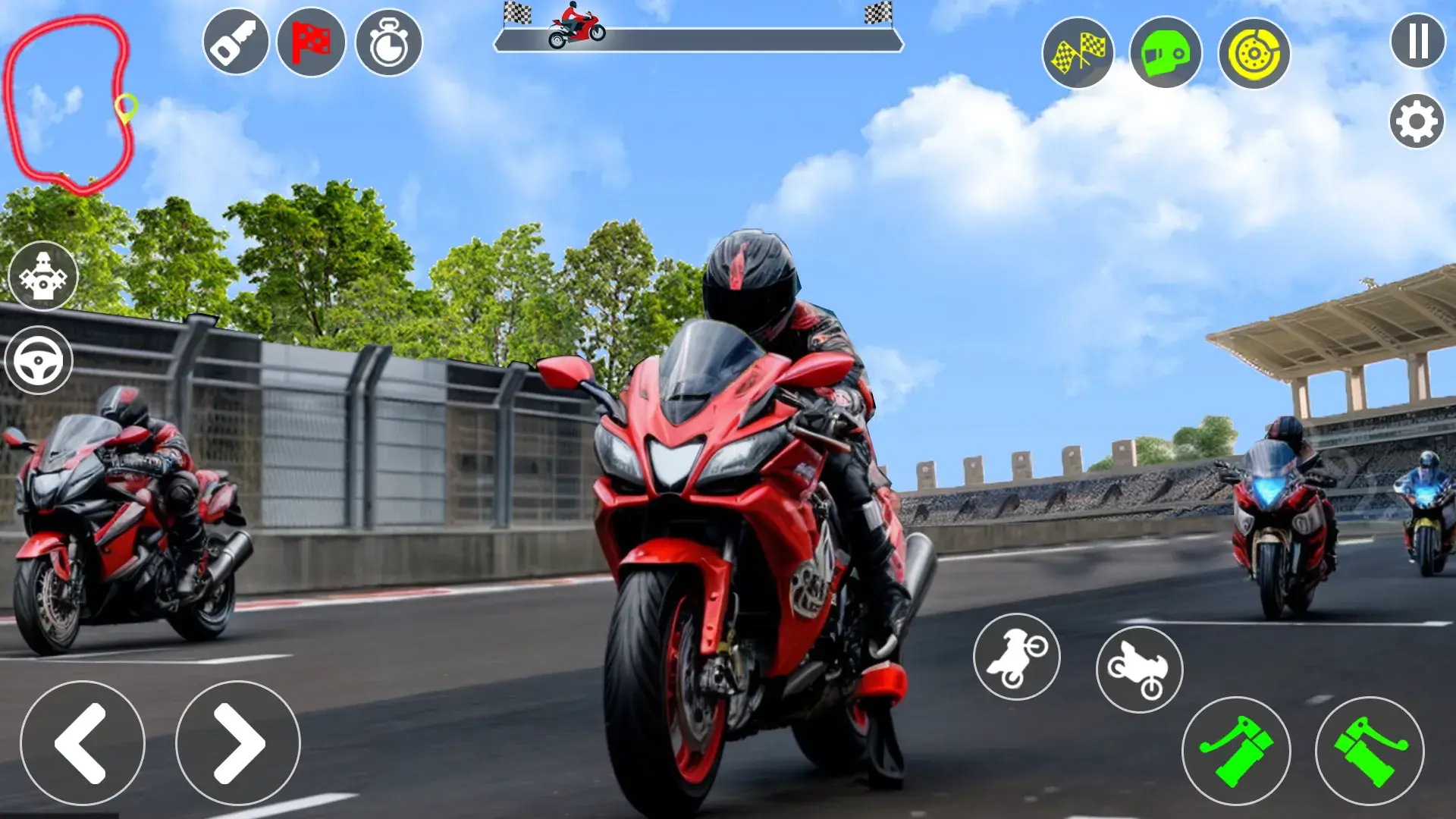Screen dimensions: 1456x819
Task: Open the red track minimap
Action: pos(68,102)
